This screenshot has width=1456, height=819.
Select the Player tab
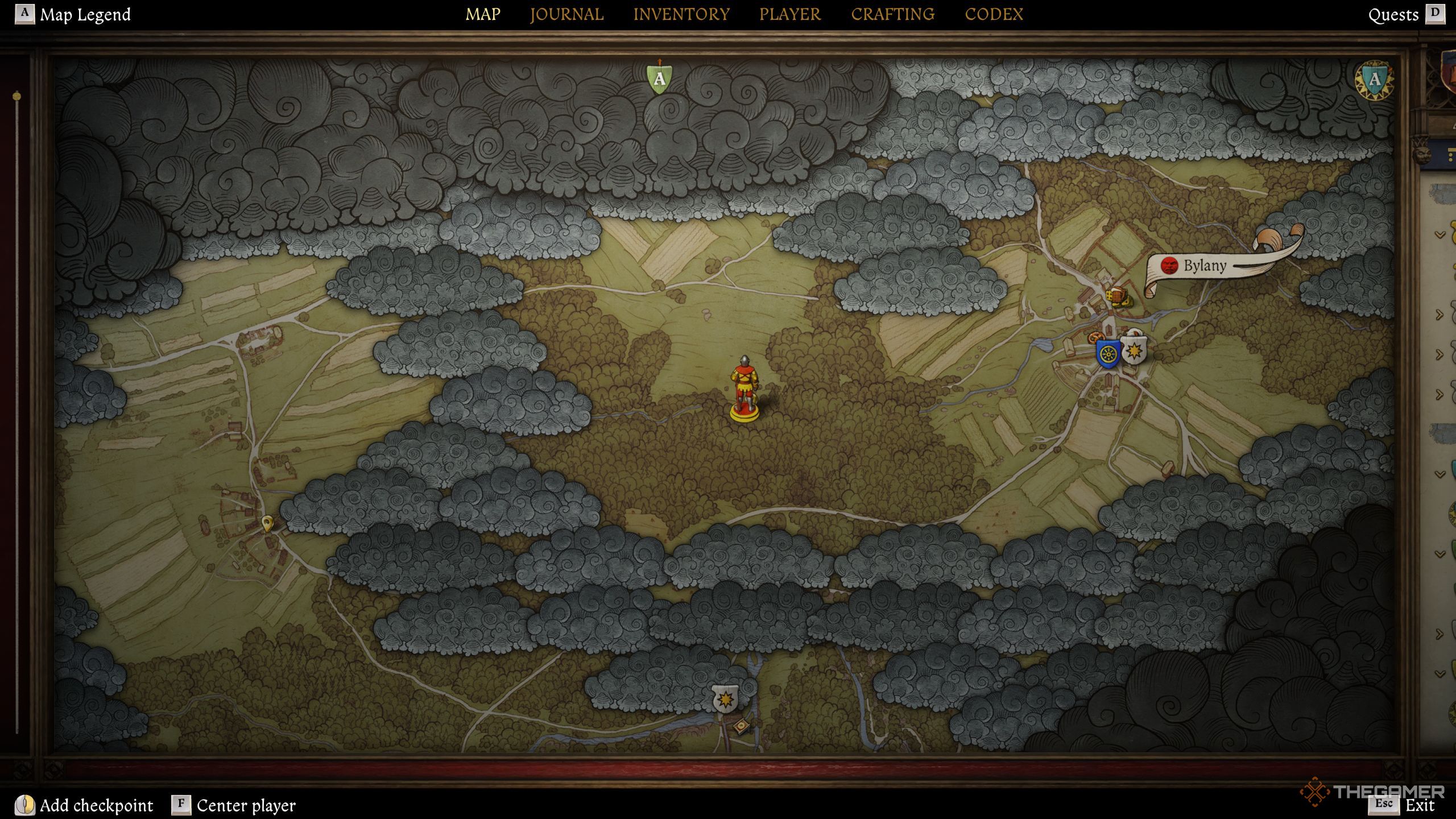point(790,14)
